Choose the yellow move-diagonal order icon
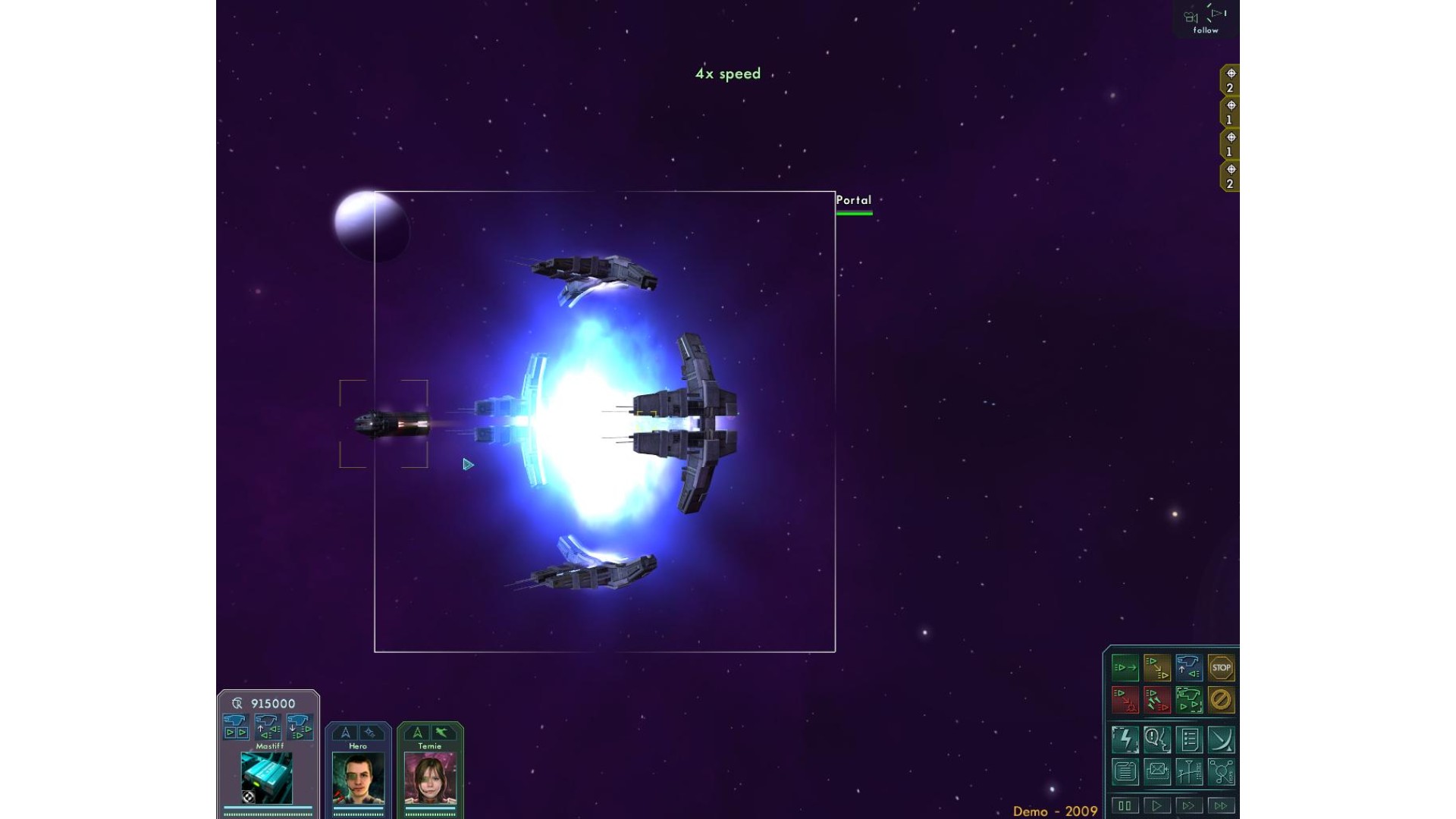 point(1156,668)
